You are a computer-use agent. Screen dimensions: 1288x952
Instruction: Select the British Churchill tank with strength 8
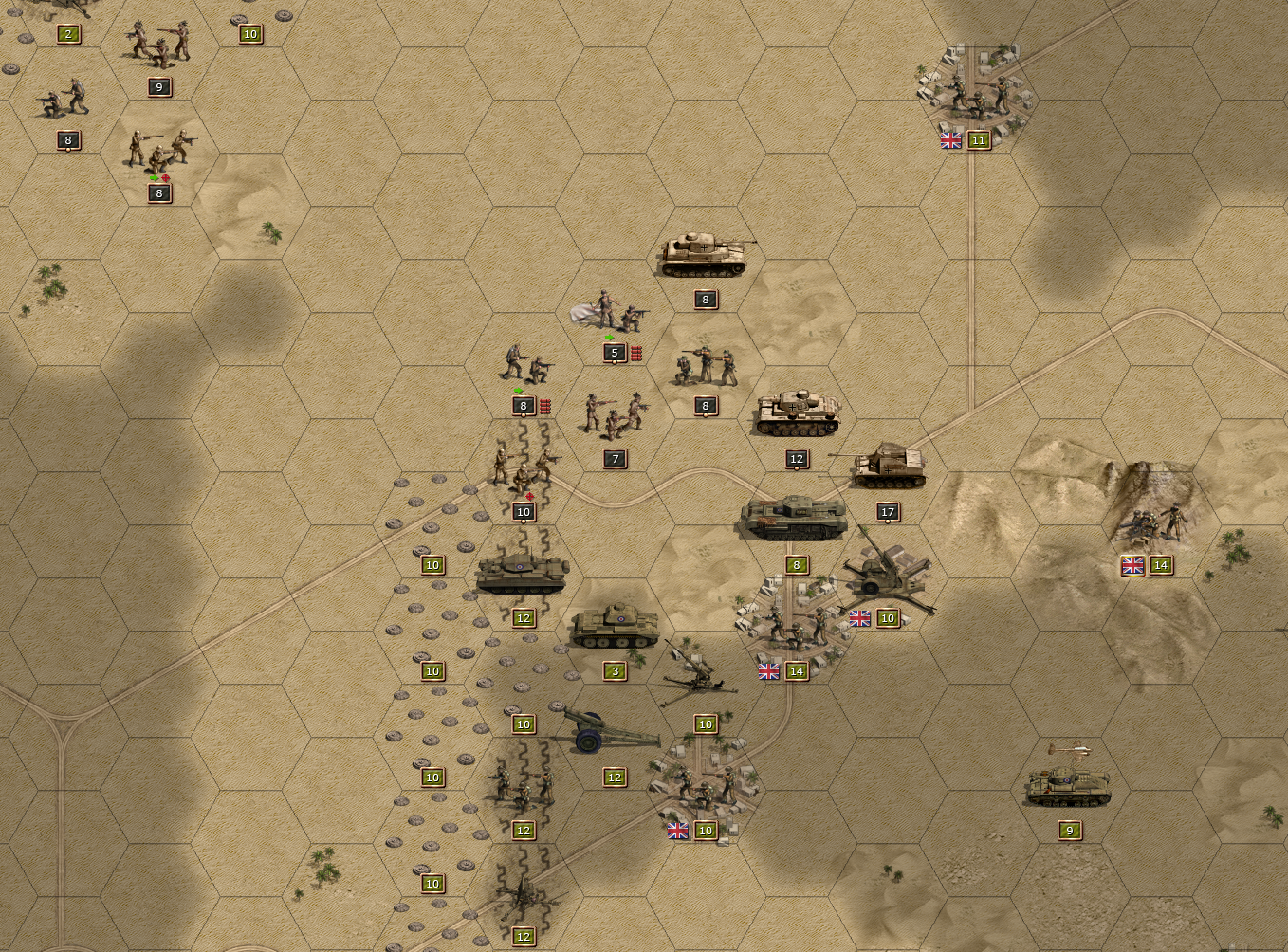click(x=795, y=519)
